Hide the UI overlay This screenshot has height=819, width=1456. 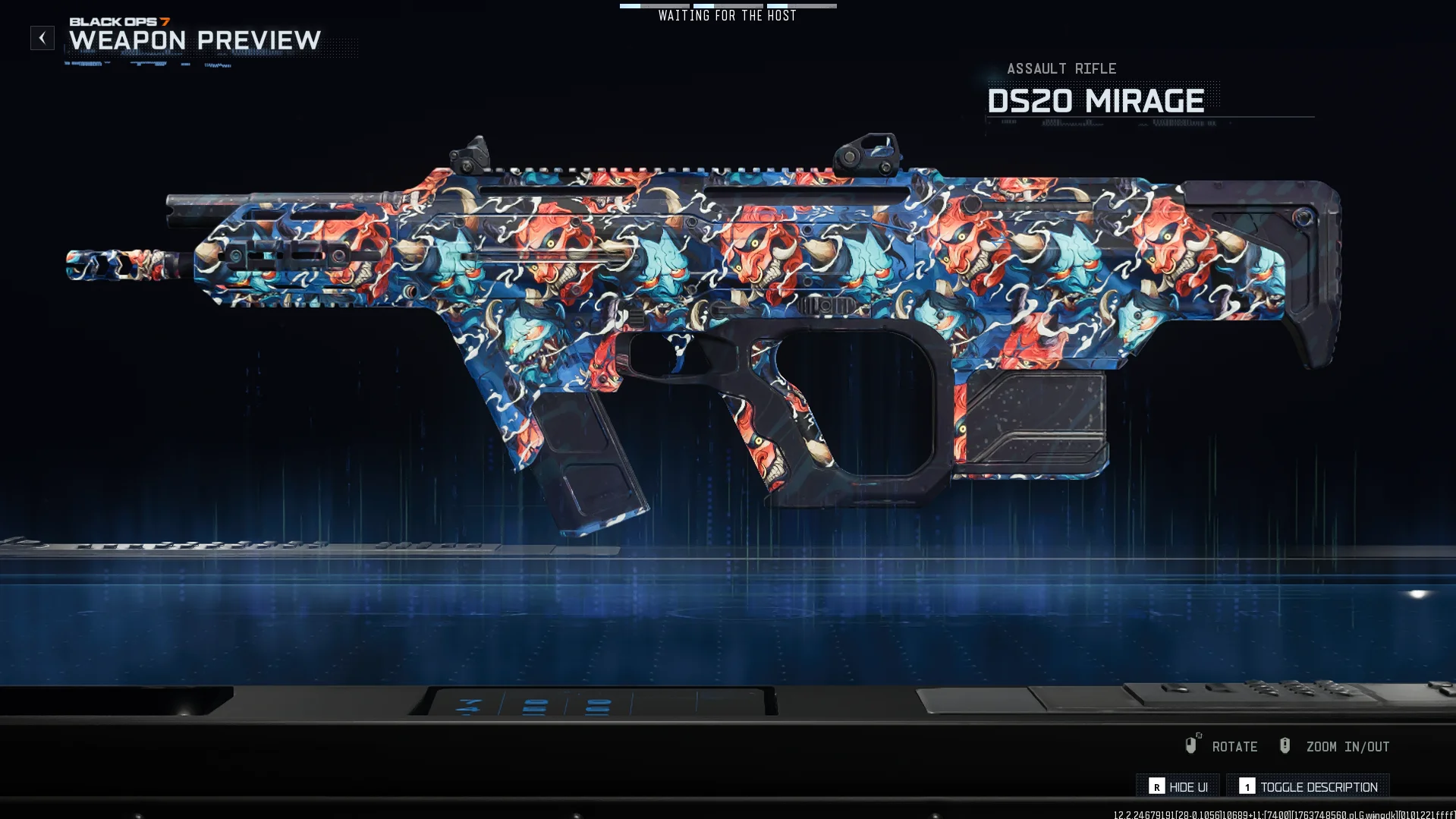(x=1178, y=786)
